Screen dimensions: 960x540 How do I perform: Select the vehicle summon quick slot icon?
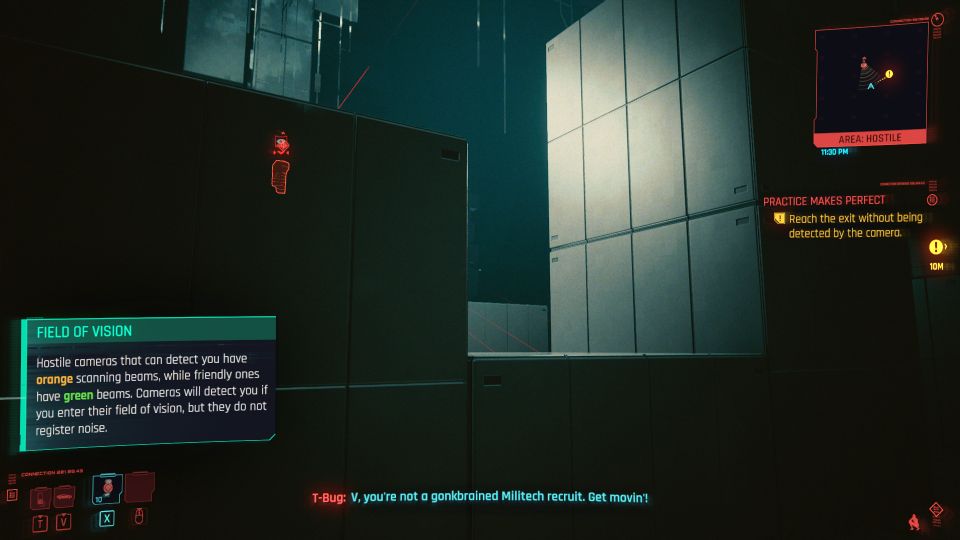(65, 497)
